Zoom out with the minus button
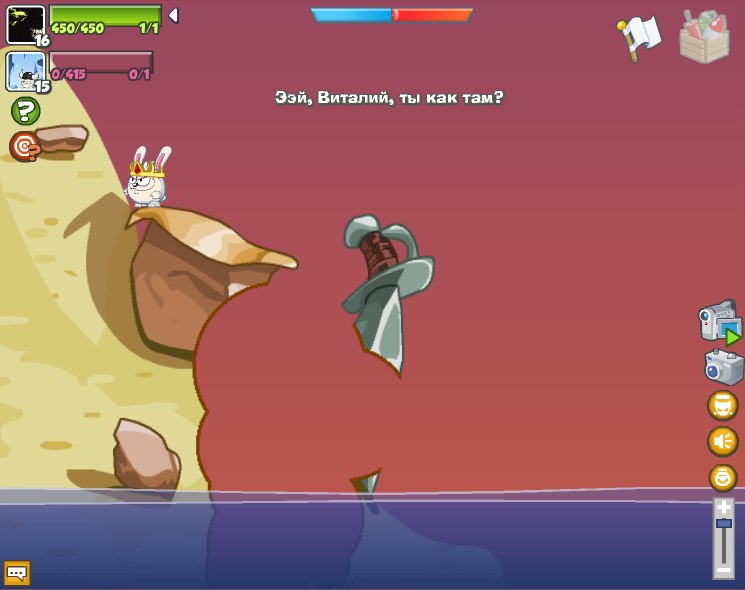 coord(723,569)
